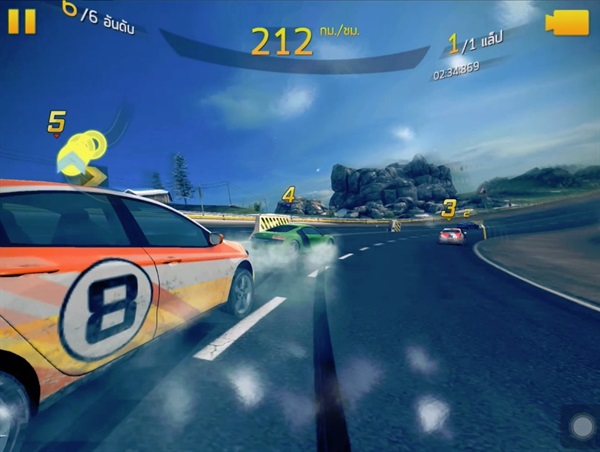Screen dimensions: 600x452
Task: Switch camera view using the camera icon
Action: [x=567, y=22]
